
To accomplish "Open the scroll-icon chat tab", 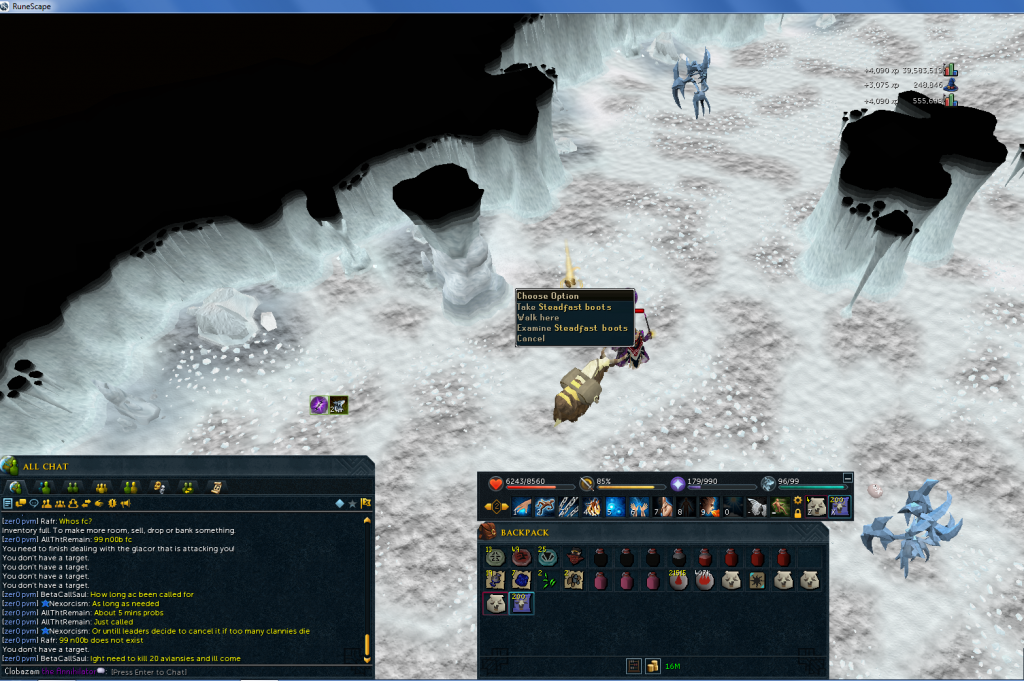I will point(215,487).
